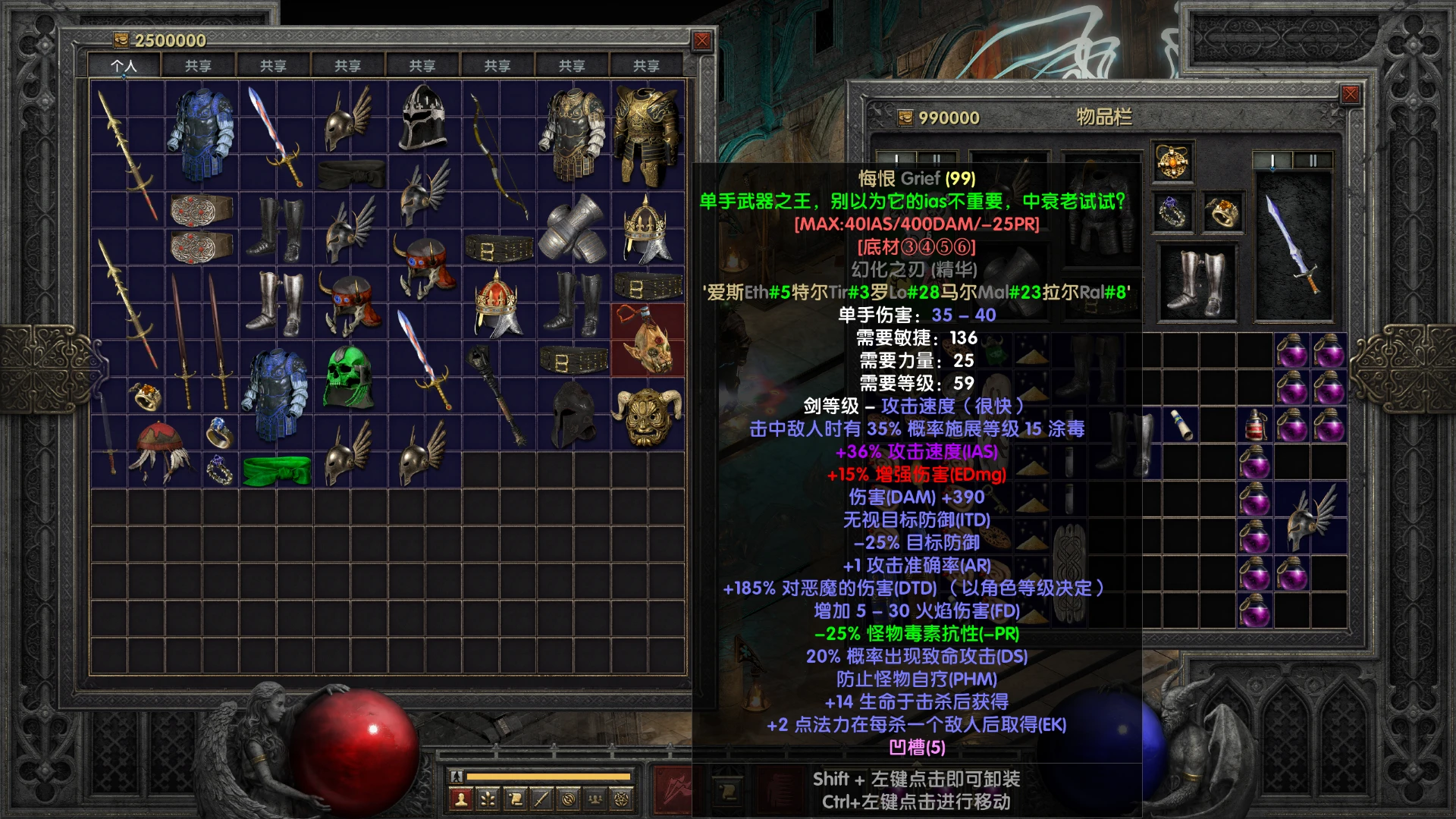1456x819 pixels.
Task: Switch to weapon swap slot II
Action: pos(1313,160)
